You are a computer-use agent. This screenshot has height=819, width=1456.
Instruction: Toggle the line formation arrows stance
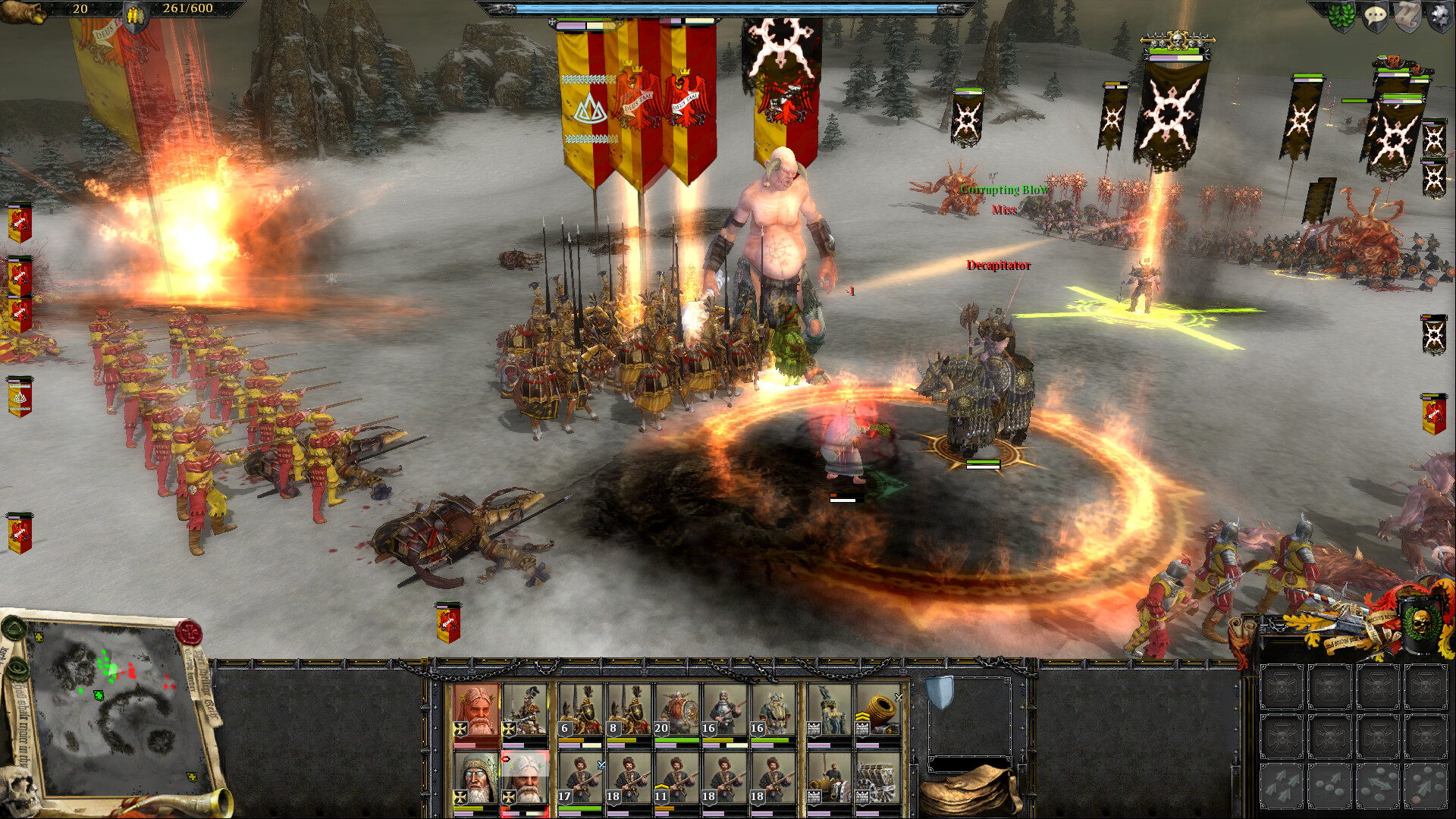[1282, 786]
